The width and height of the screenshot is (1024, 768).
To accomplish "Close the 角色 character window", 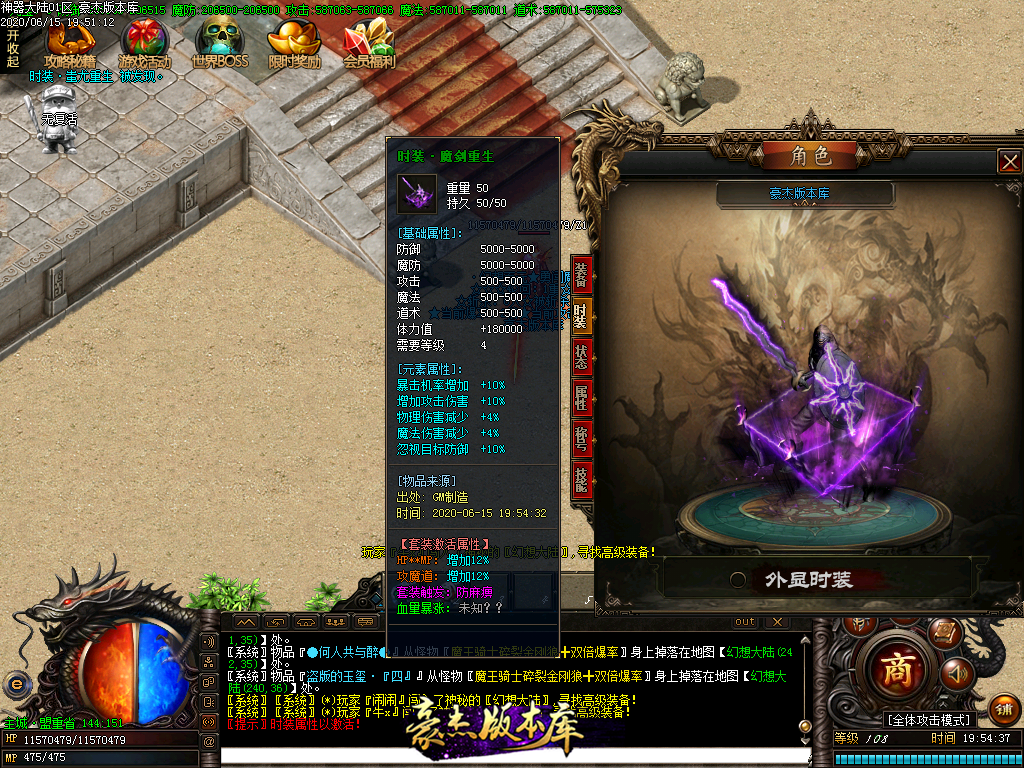I will point(1010,161).
